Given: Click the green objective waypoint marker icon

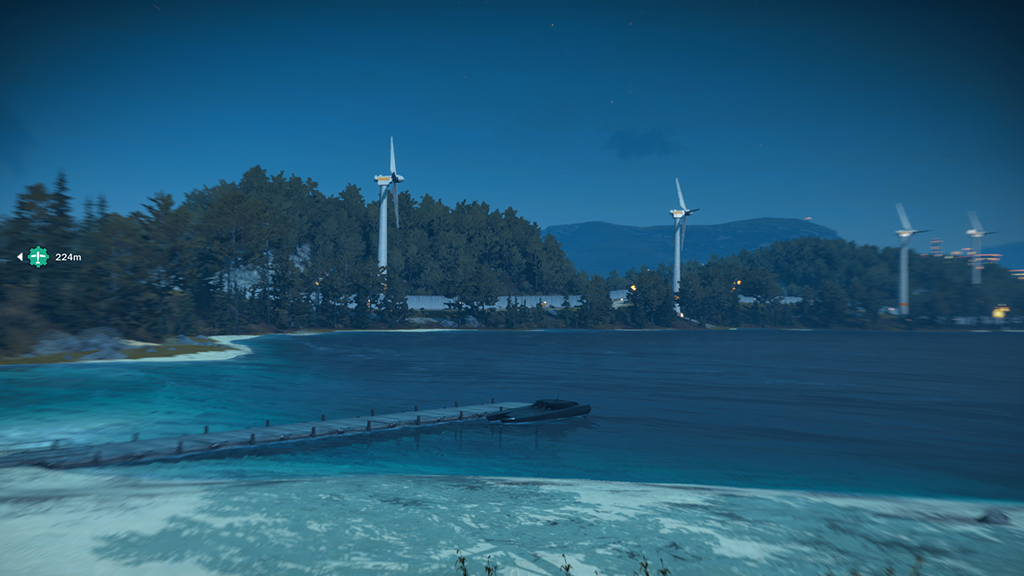Looking at the screenshot, I should [38, 257].
